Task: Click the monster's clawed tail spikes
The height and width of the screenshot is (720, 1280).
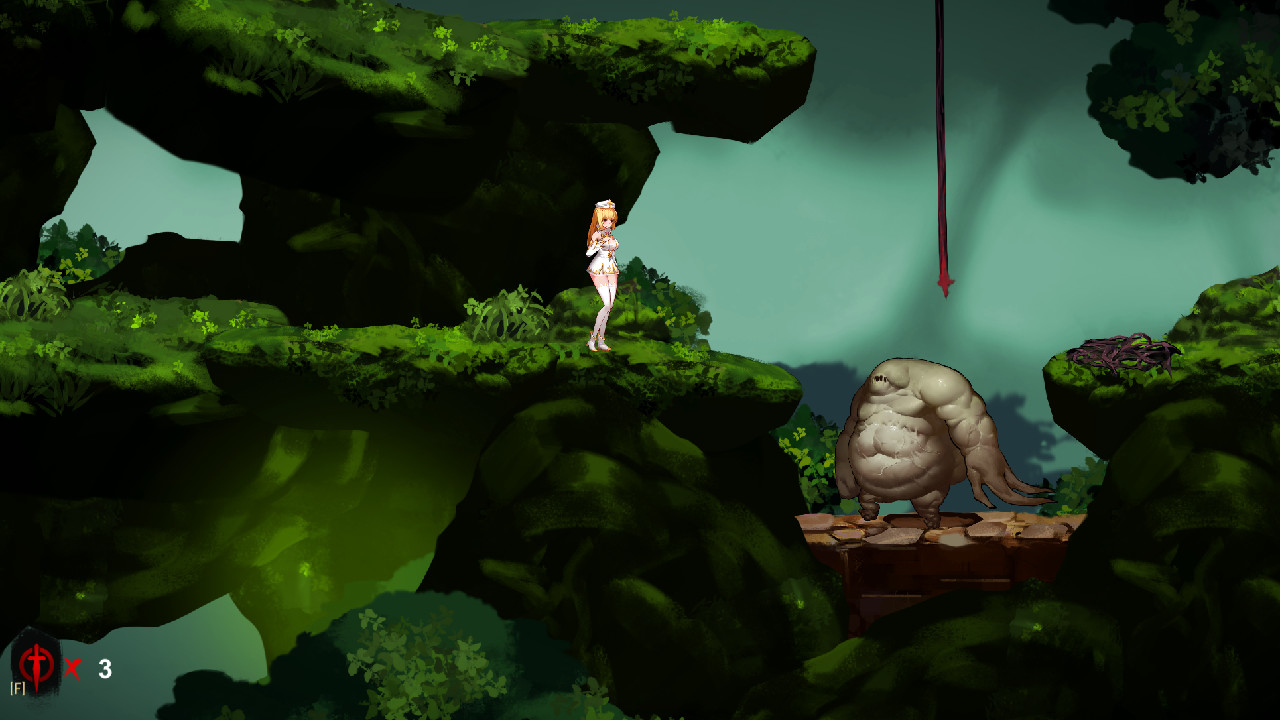Action: [x=1010, y=480]
